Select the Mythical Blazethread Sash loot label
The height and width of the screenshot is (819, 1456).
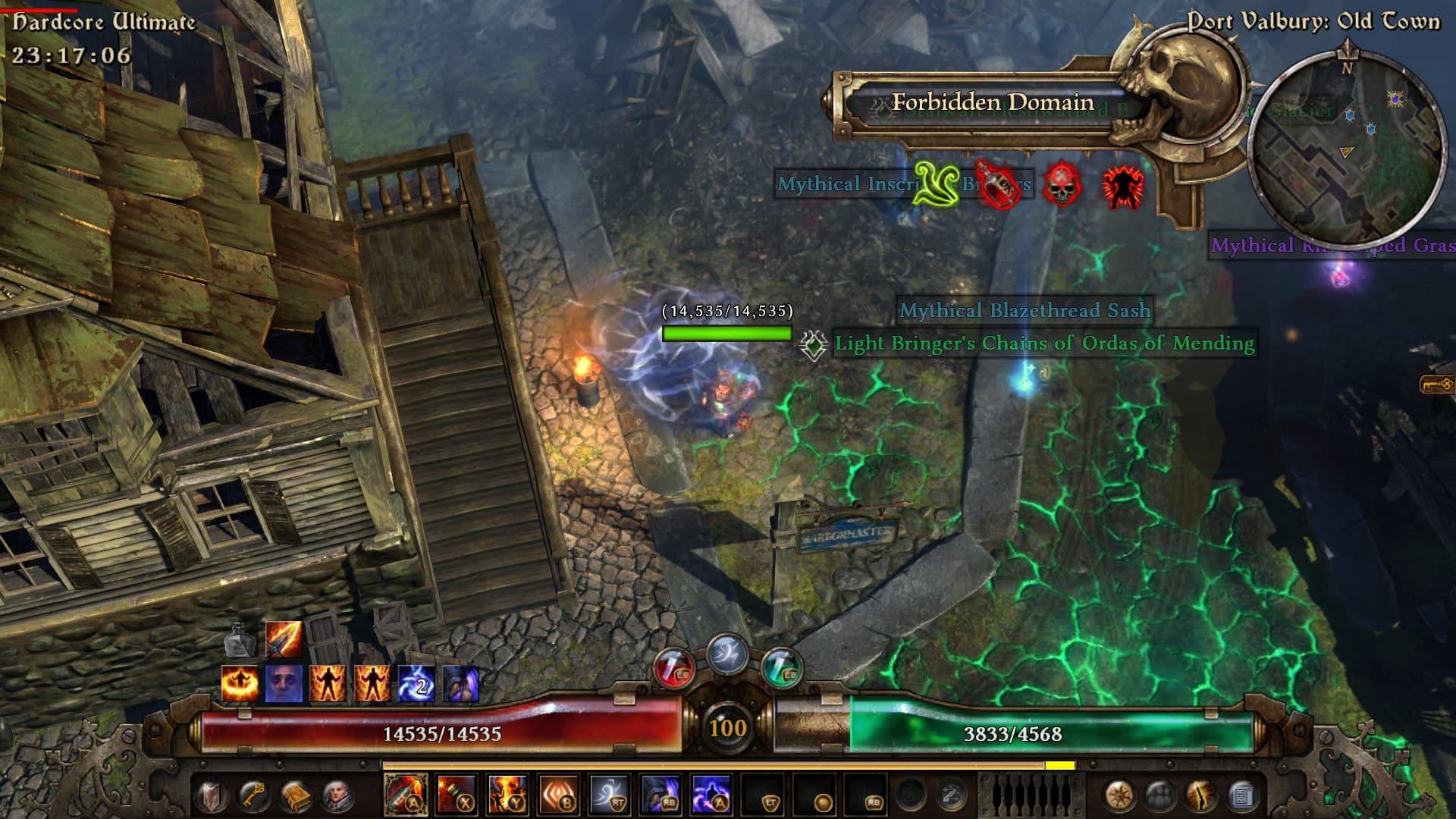pos(1025,310)
